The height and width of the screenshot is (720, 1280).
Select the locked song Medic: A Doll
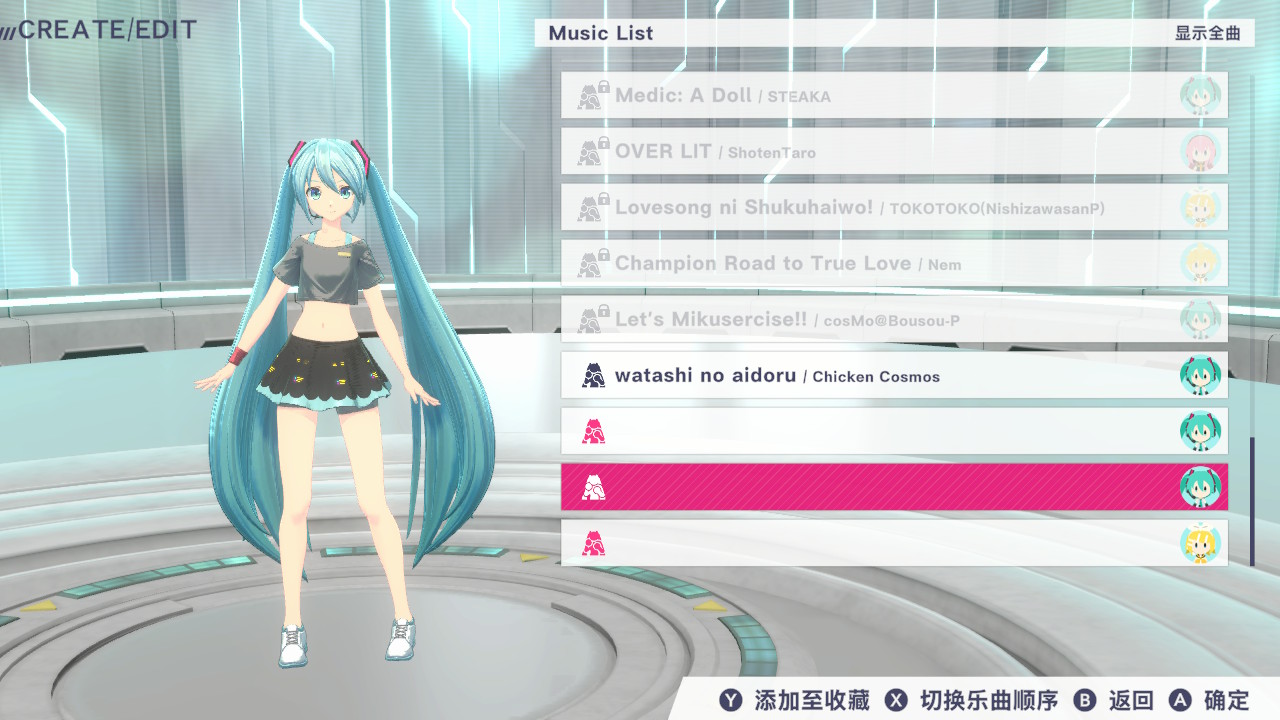click(x=893, y=96)
